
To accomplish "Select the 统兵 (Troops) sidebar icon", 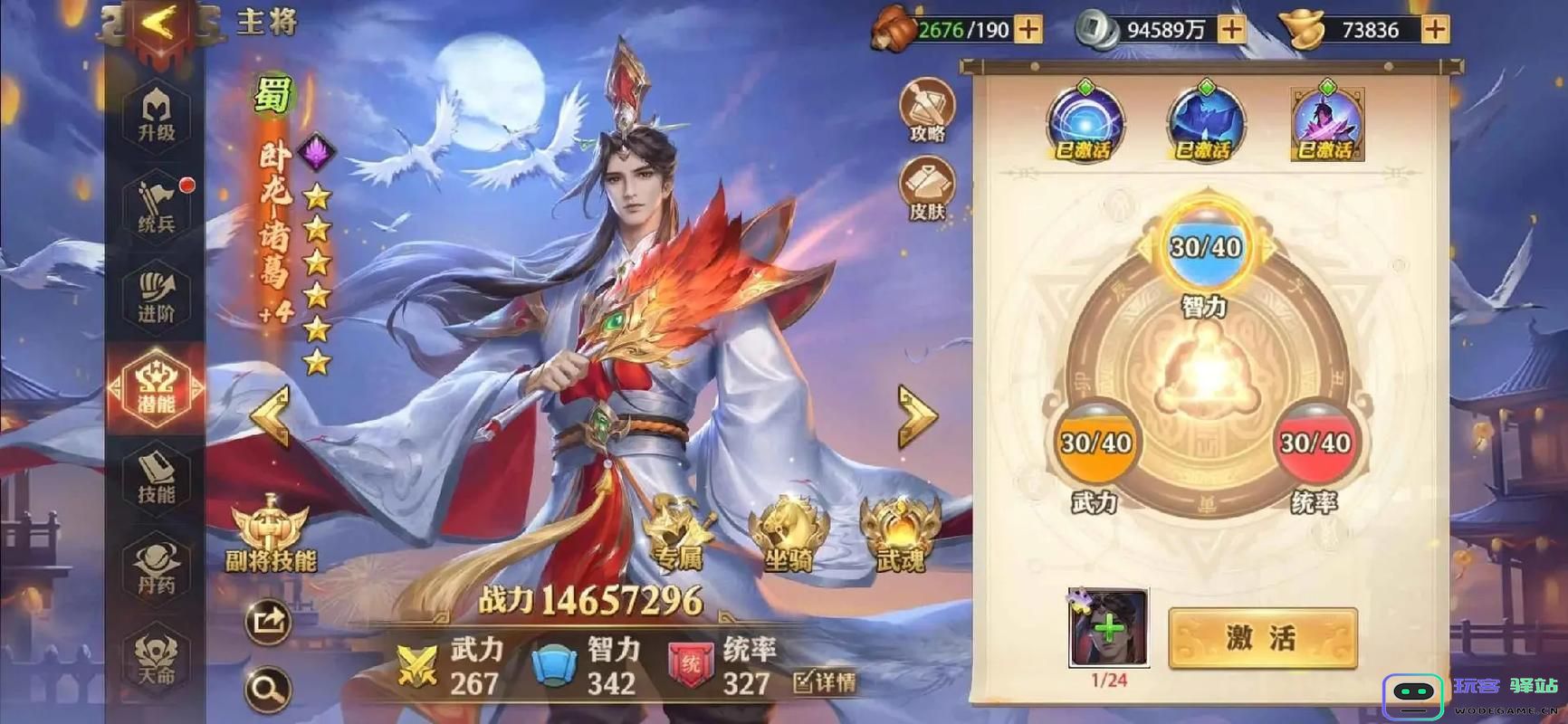I will [154, 204].
